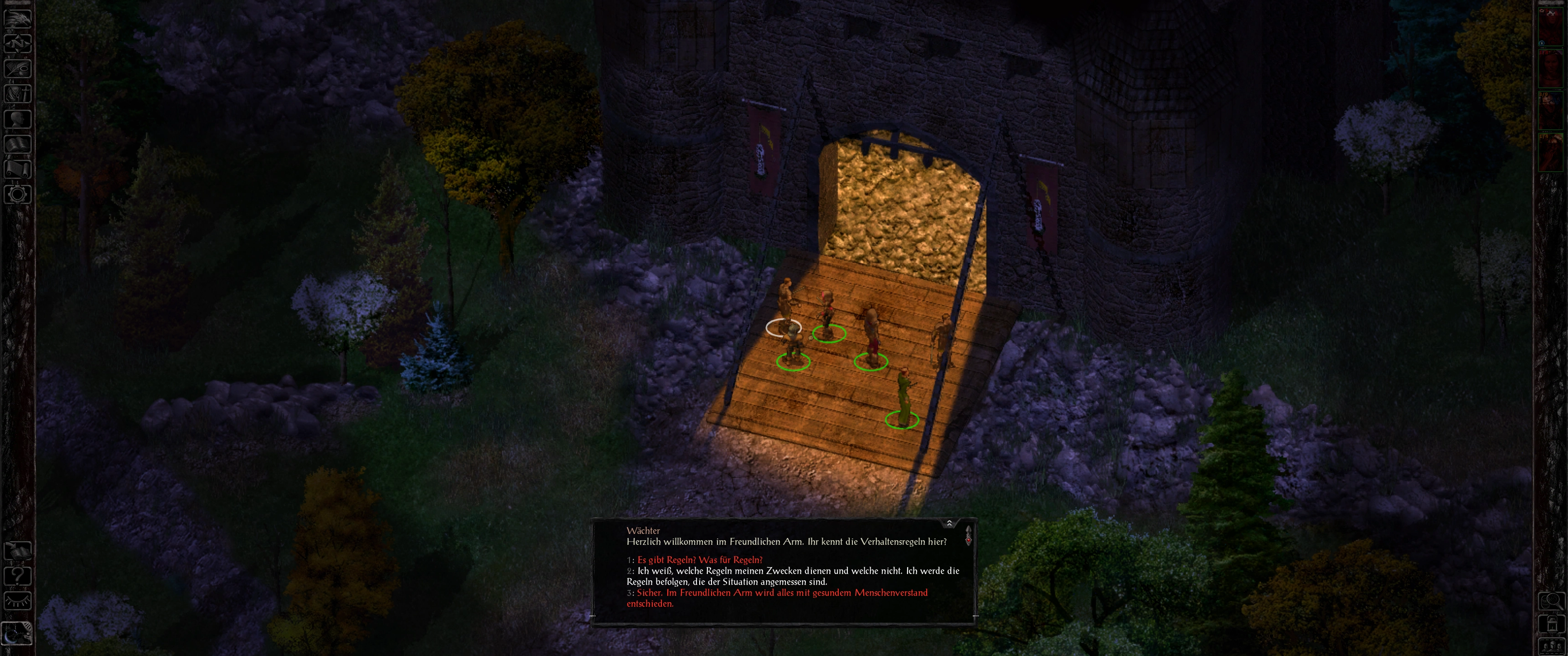Viewport: 1568px width, 656px height.
Task: Open the eagle-head icon atop left sidebar
Action: 18,18
